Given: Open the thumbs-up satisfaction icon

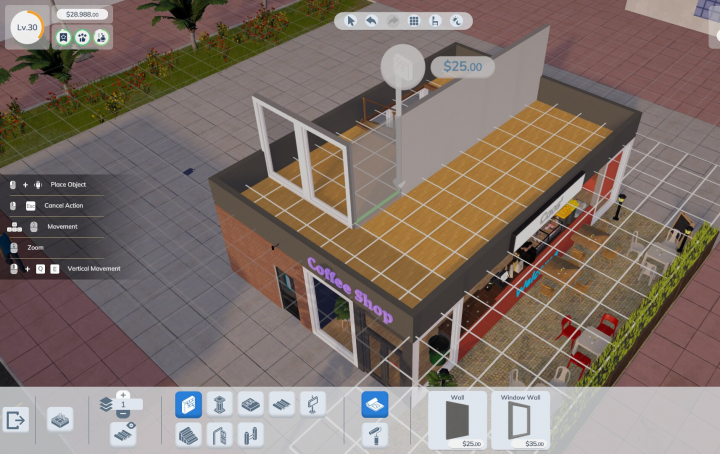Looking at the screenshot, I should pos(81,37).
